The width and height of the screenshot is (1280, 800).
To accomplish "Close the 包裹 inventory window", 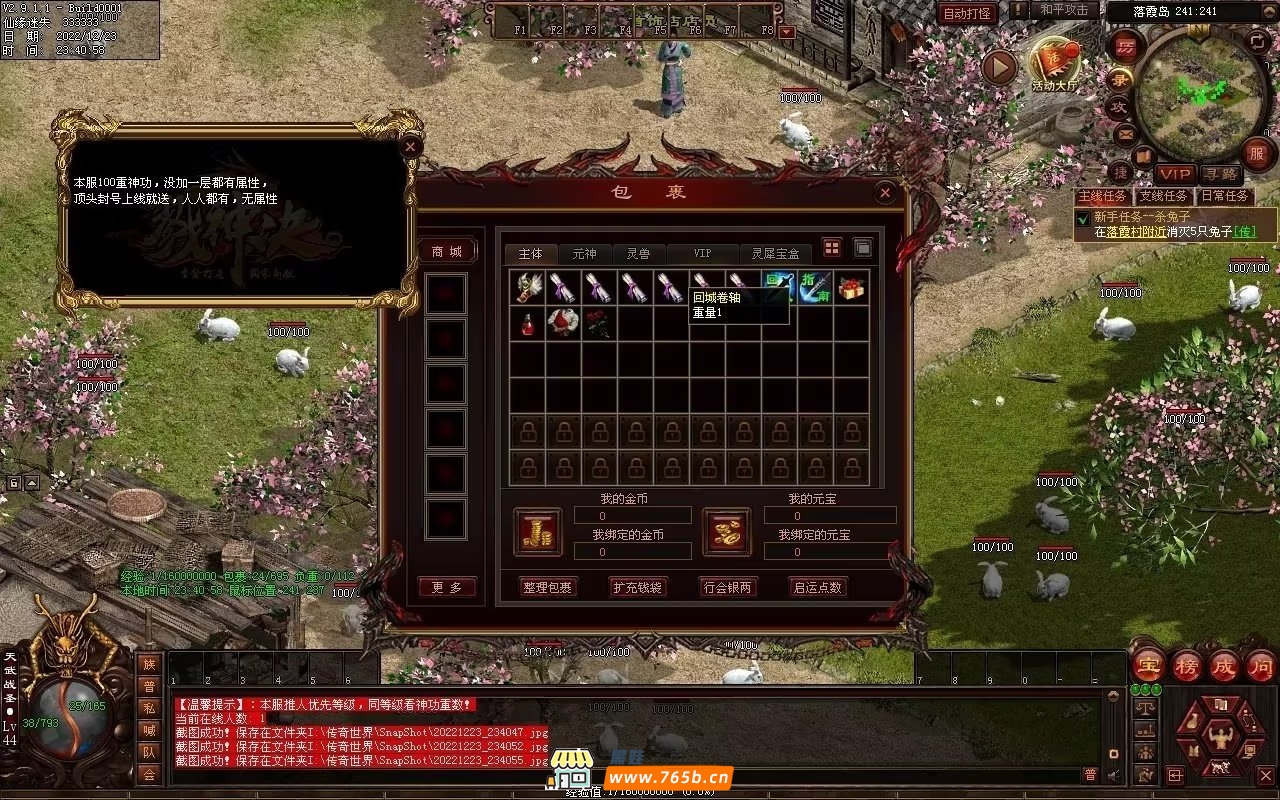I will [x=884, y=193].
